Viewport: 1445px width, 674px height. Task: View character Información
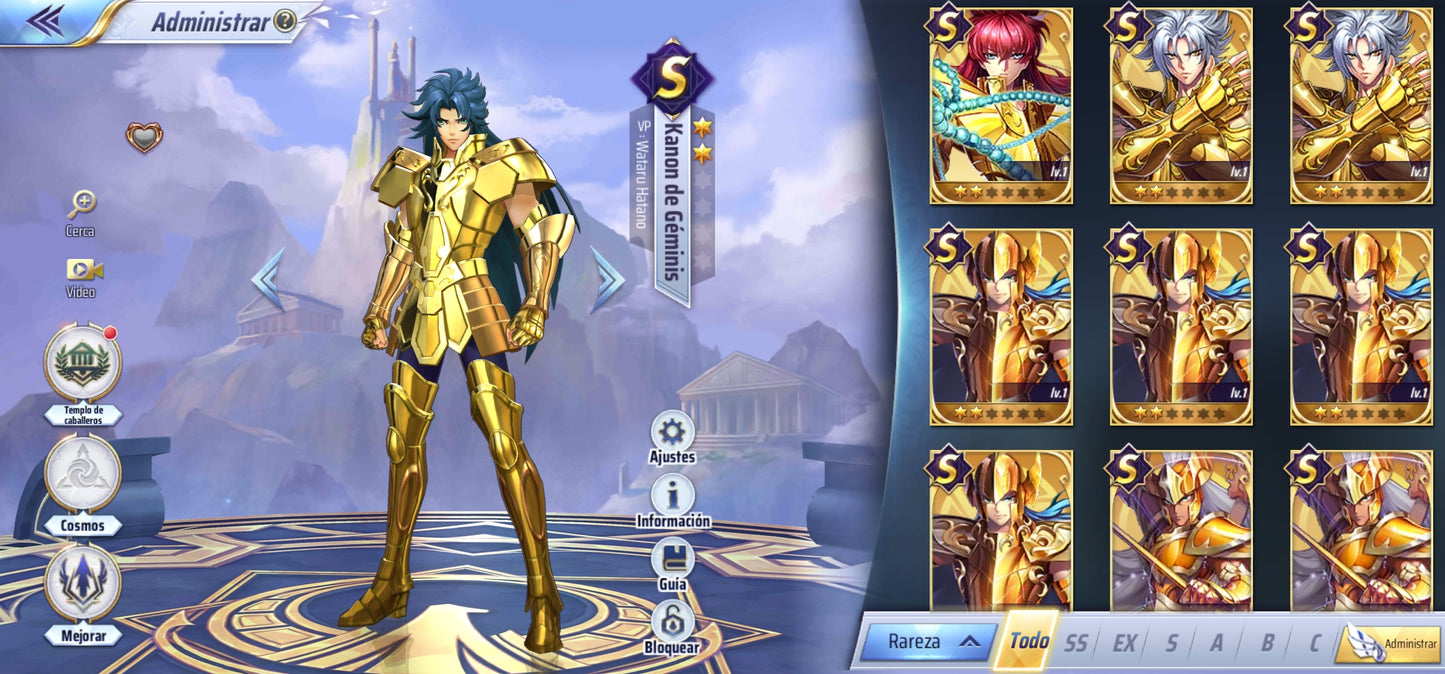(x=673, y=496)
